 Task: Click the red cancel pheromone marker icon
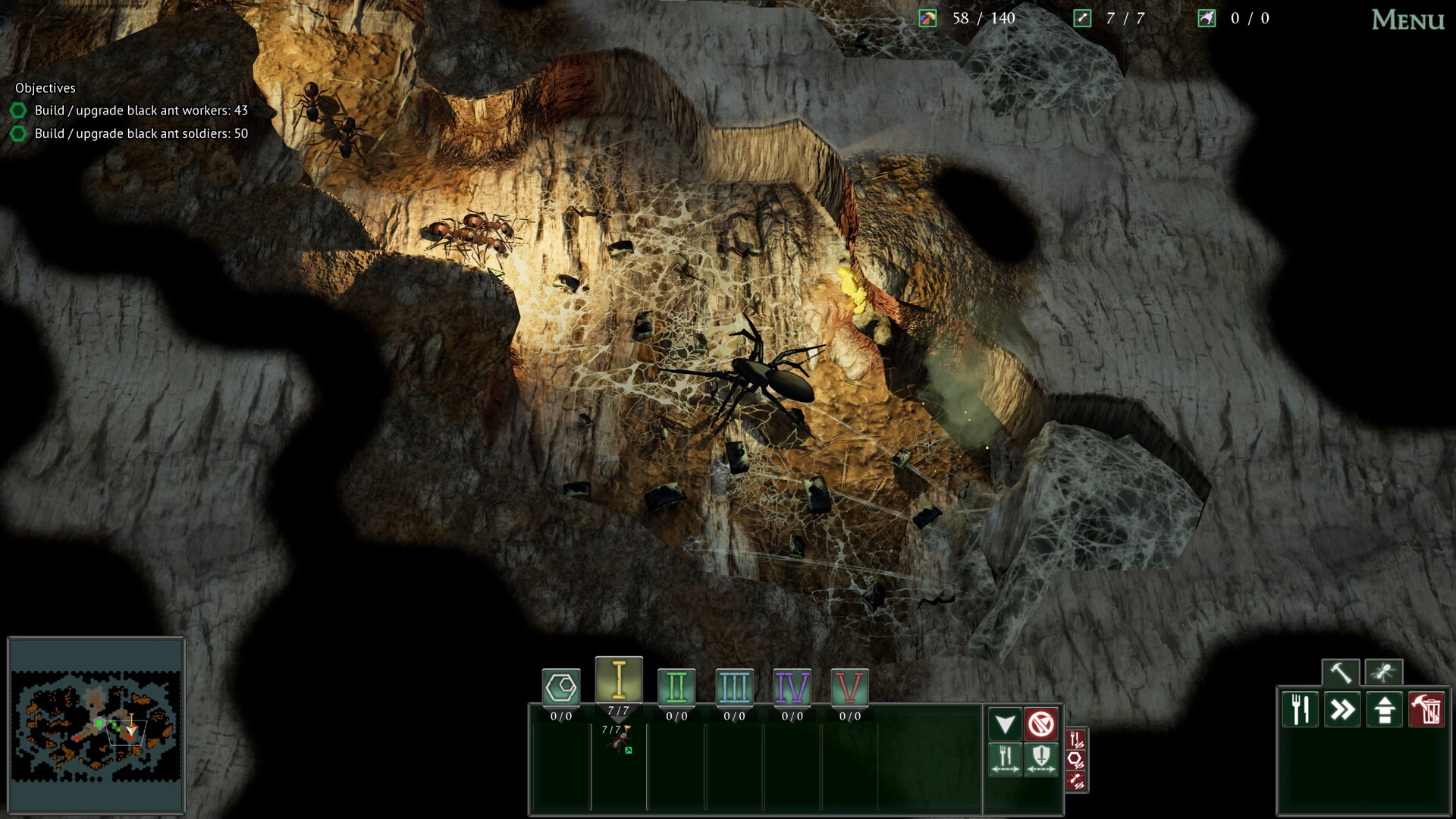(1040, 723)
